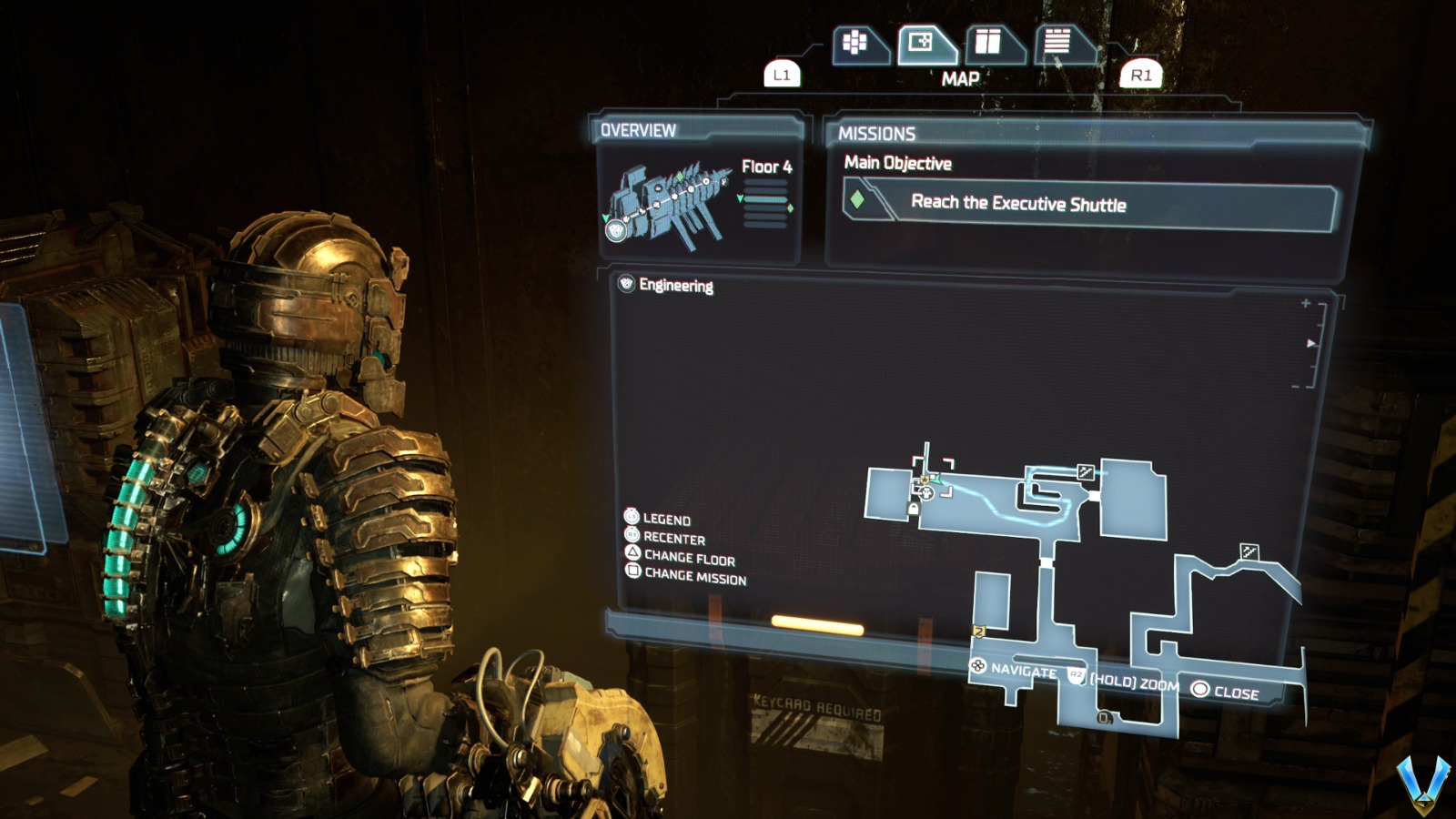The width and height of the screenshot is (1456, 819).
Task: Open the Upgrades panel icon
Action: [x=989, y=40]
